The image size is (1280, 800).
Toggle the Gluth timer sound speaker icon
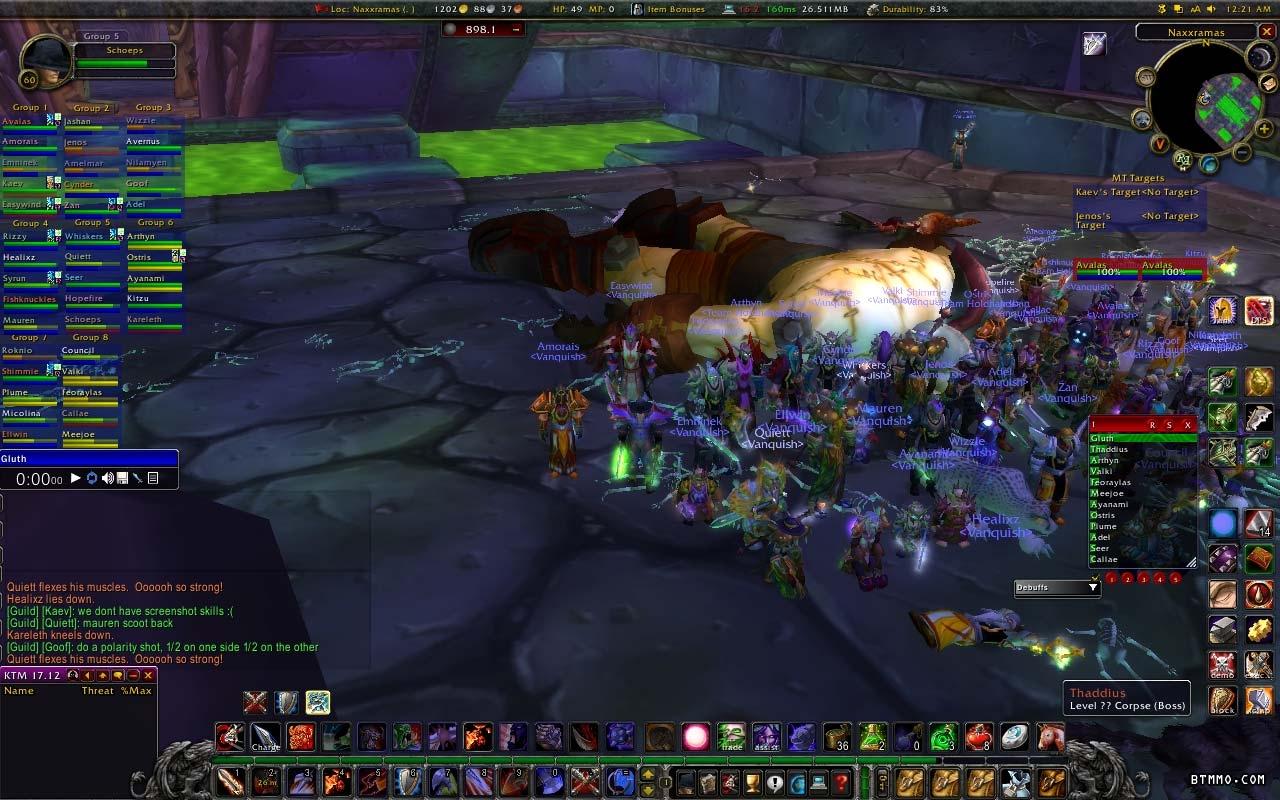[107, 479]
